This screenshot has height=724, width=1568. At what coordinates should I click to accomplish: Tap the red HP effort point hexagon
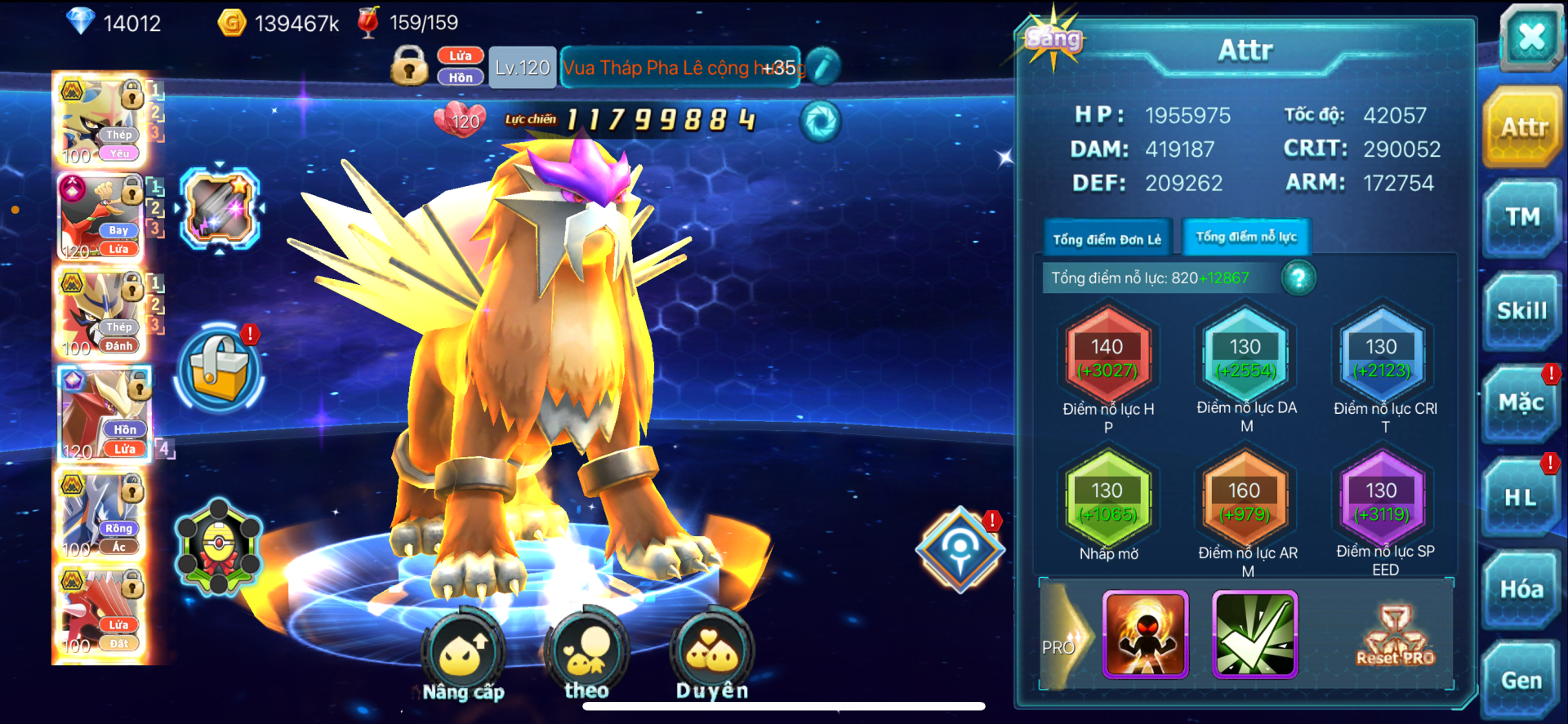(x=1107, y=358)
